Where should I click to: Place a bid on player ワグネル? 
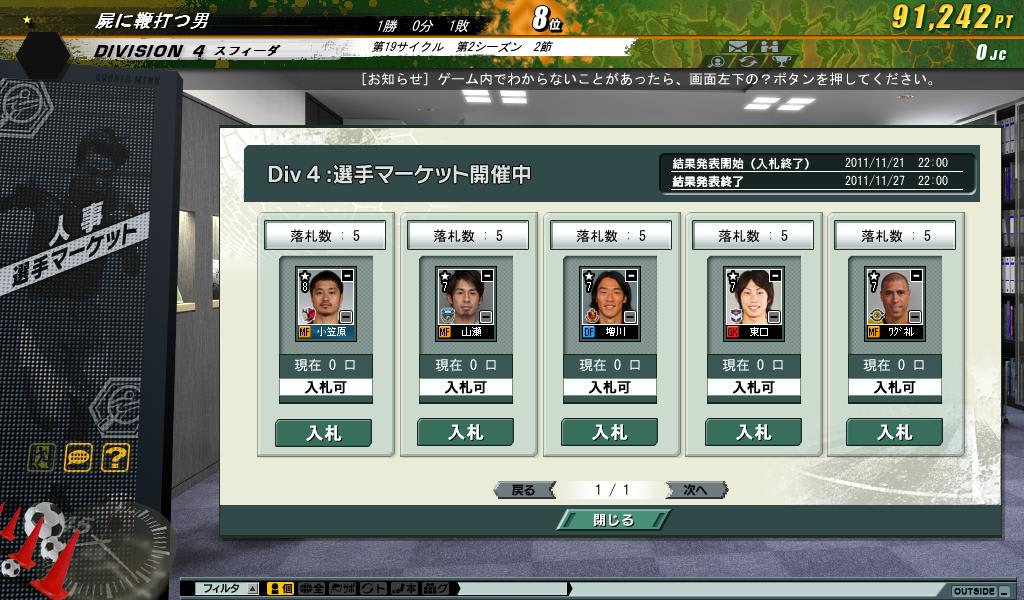pyautogui.click(x=894, y=432)
